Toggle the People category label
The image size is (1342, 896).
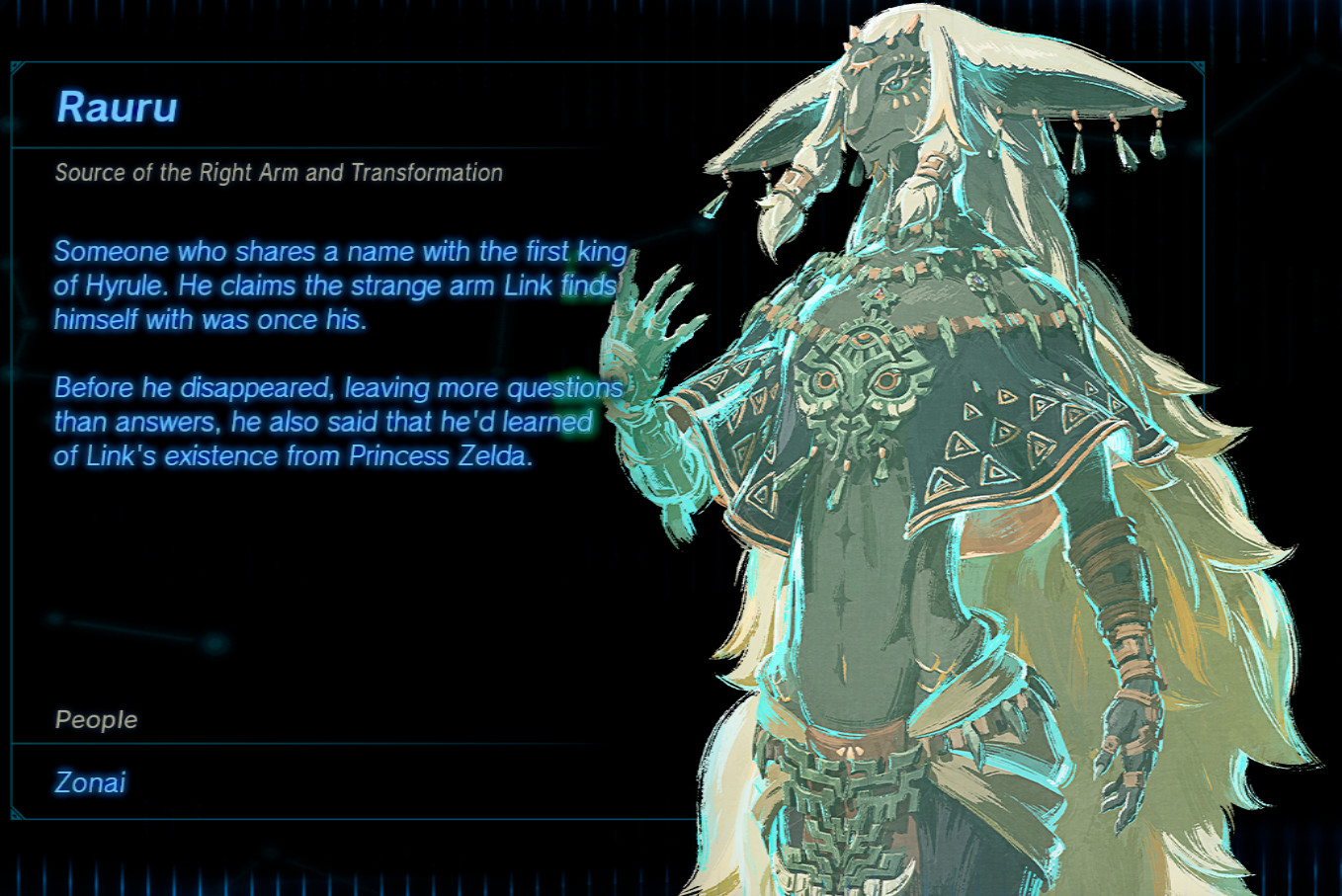[x=96, y=720]
